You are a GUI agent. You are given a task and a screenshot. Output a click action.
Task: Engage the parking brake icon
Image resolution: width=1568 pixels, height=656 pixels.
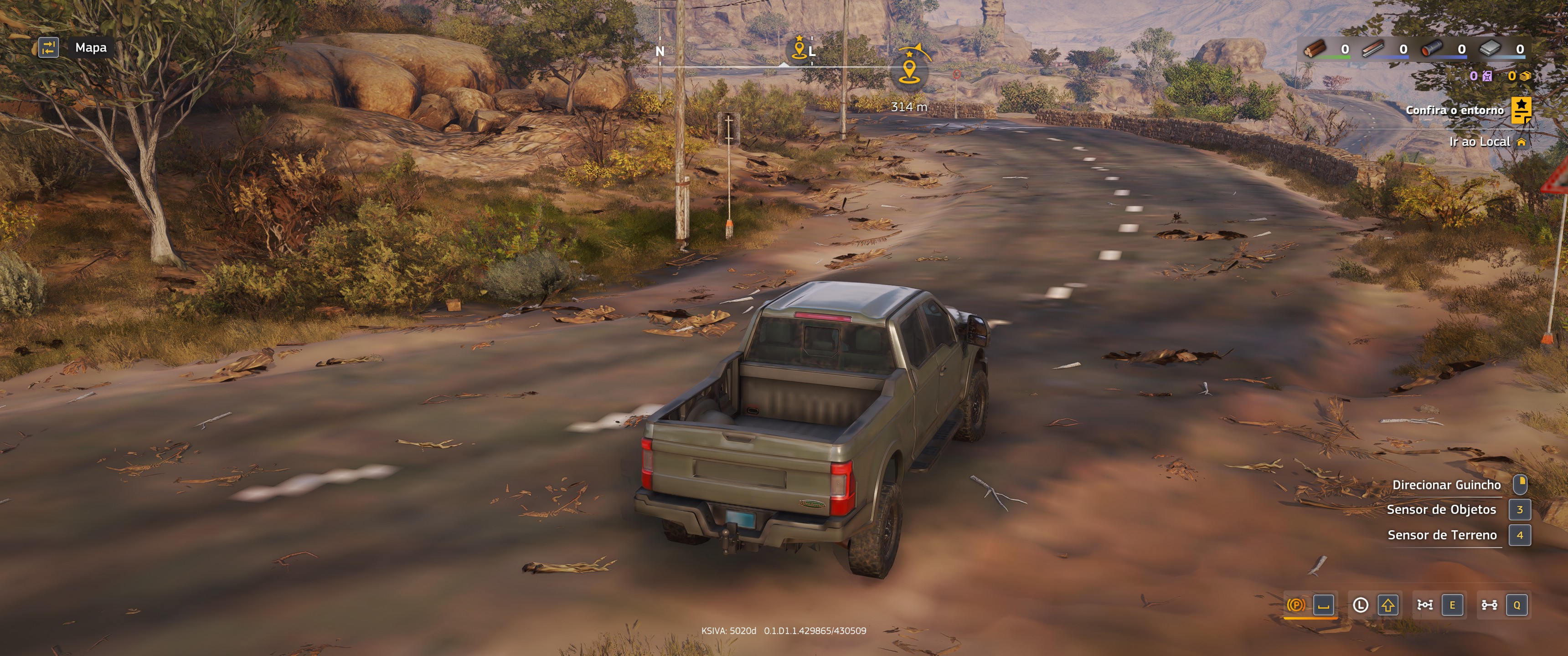1296,605
